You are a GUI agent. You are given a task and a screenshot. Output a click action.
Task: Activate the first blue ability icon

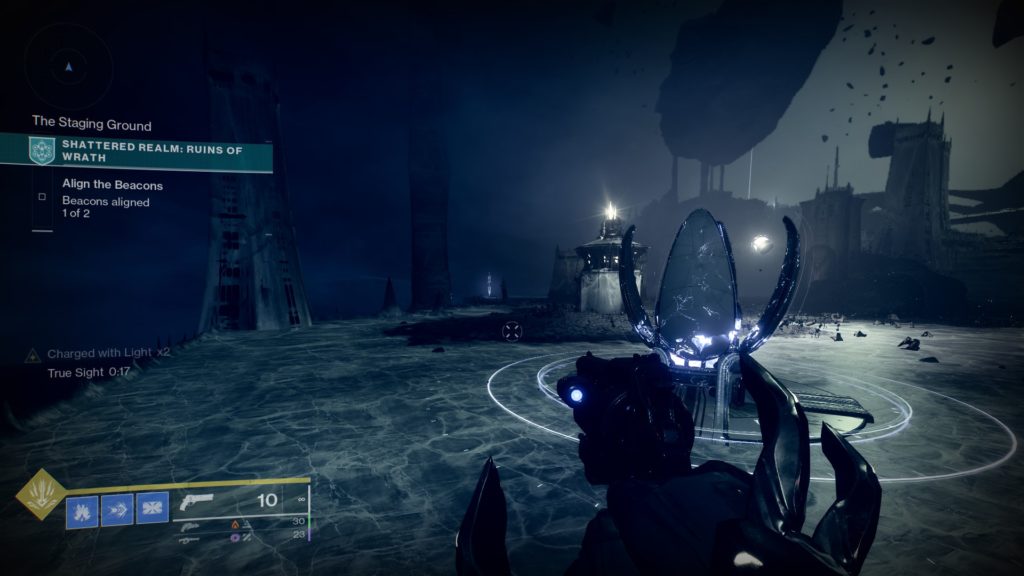(82, 509)
